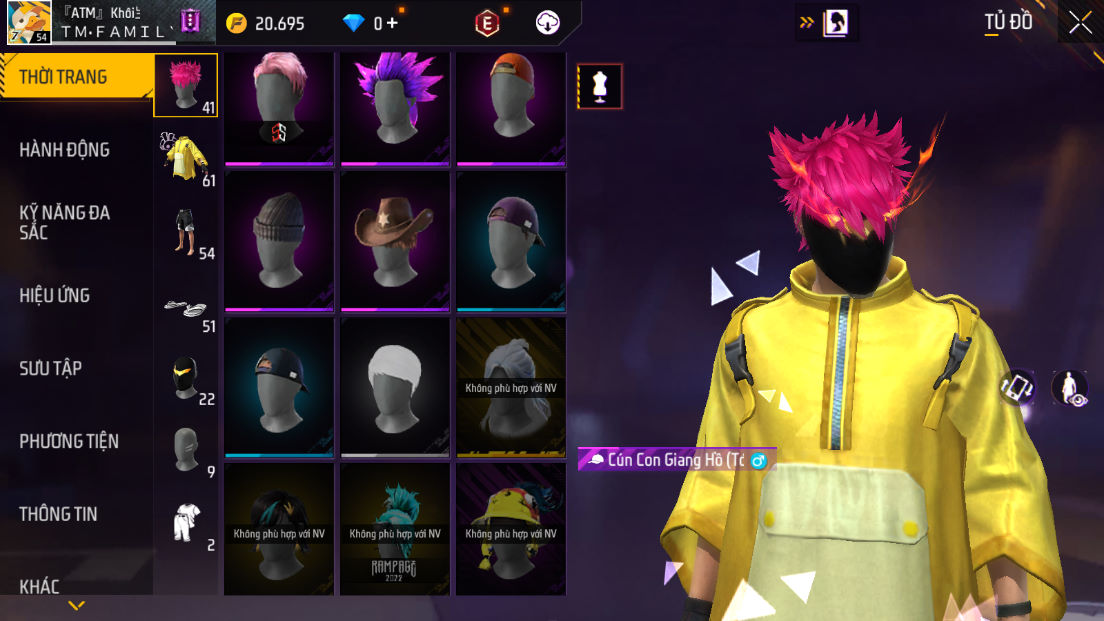Open the Thông Tin section

coord(59,514)
